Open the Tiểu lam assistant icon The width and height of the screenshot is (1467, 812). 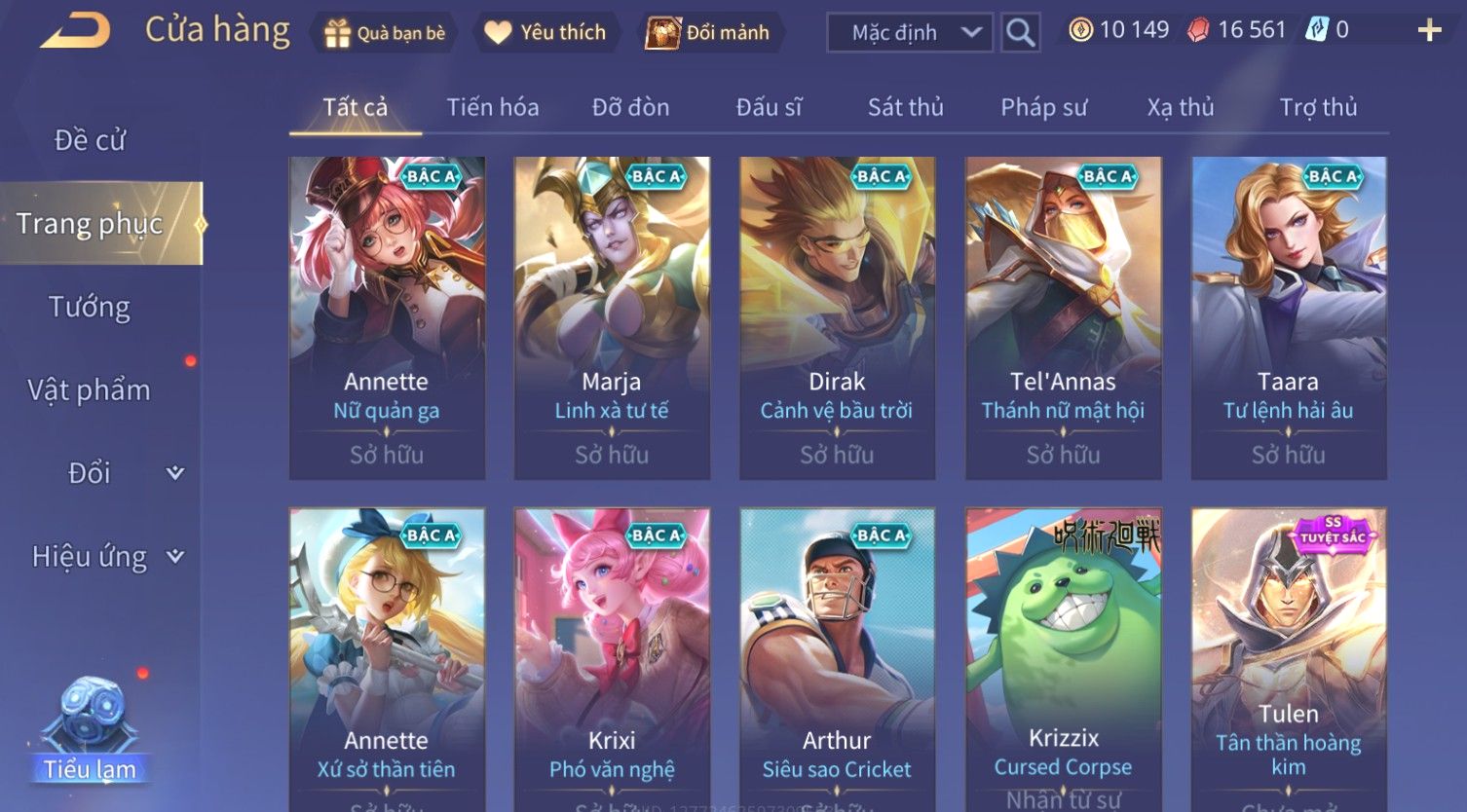coord(90,732)
